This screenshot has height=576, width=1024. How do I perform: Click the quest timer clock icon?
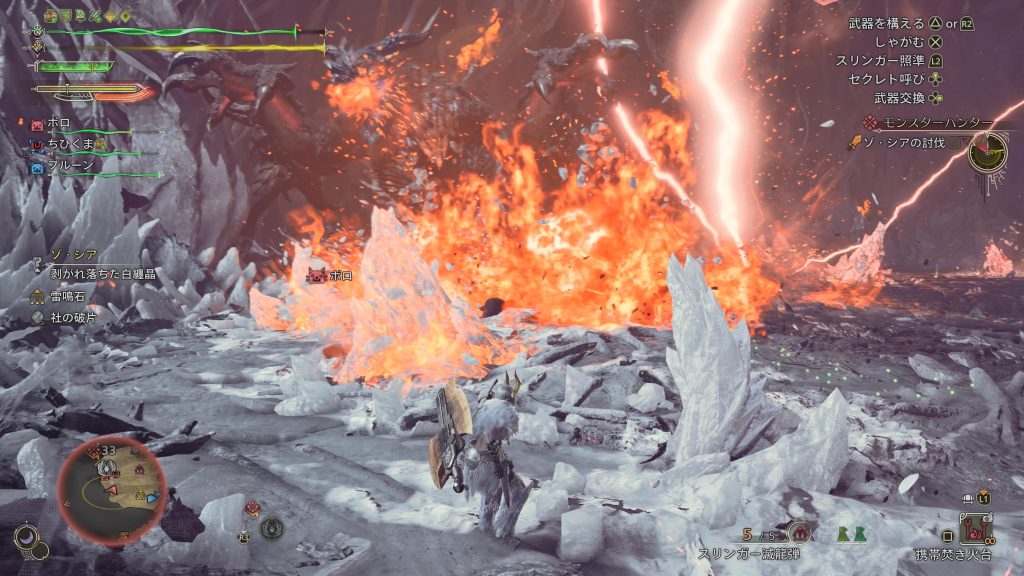pos(987,153)
